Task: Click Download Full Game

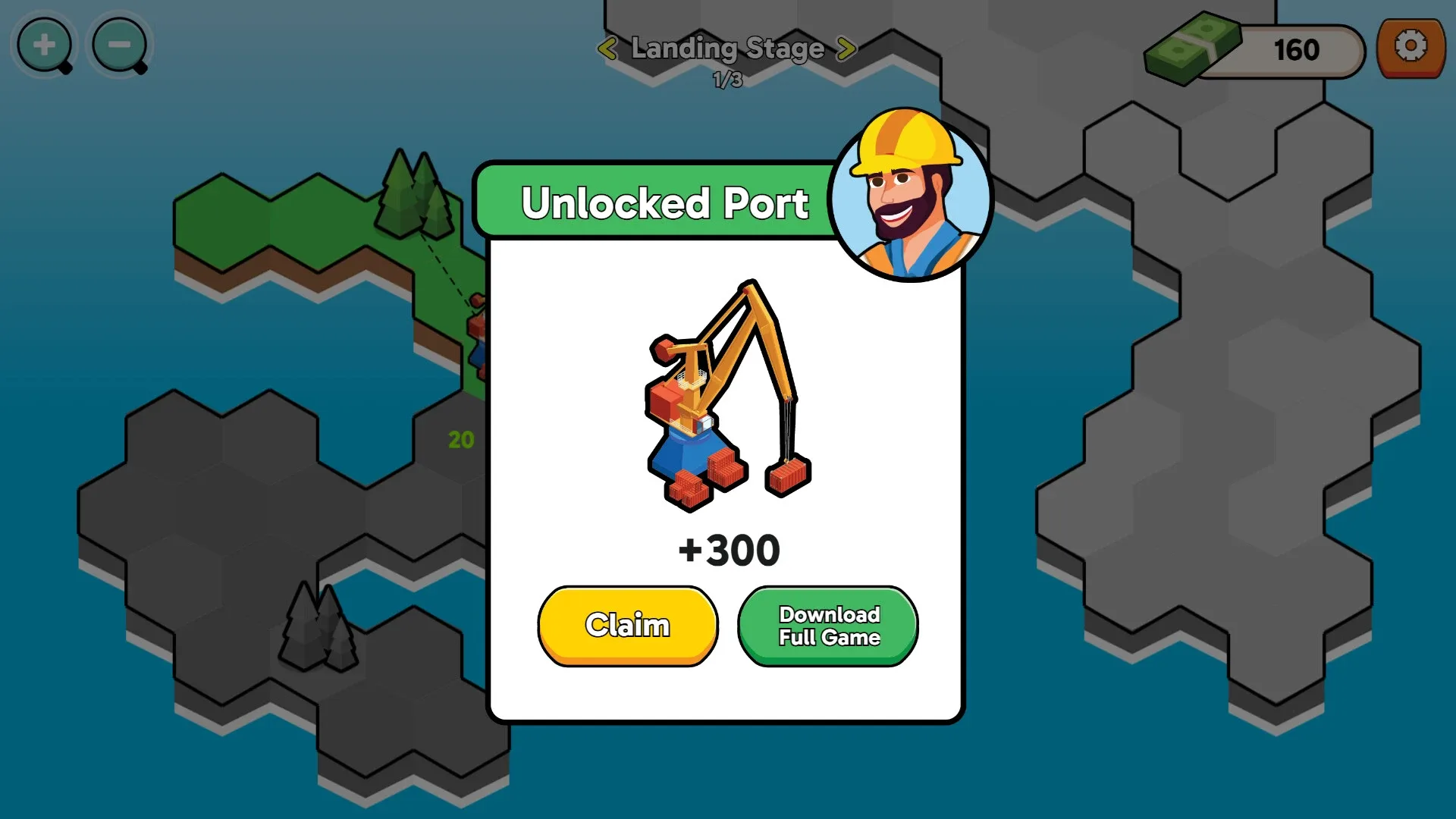Action: (x=827, y=624)
